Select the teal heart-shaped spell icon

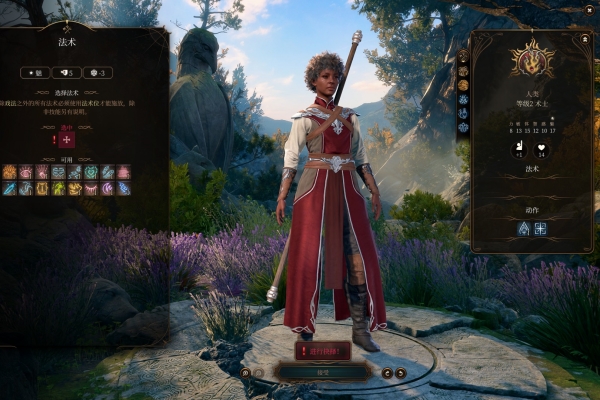pos(91,172)
